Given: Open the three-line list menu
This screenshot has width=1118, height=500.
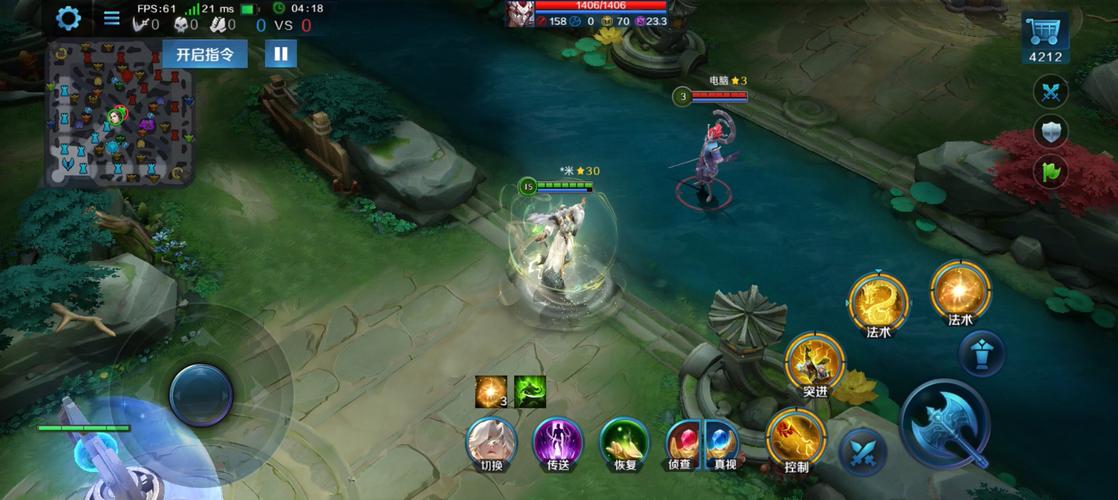Looking at the screenshot, I should point(112,18).
